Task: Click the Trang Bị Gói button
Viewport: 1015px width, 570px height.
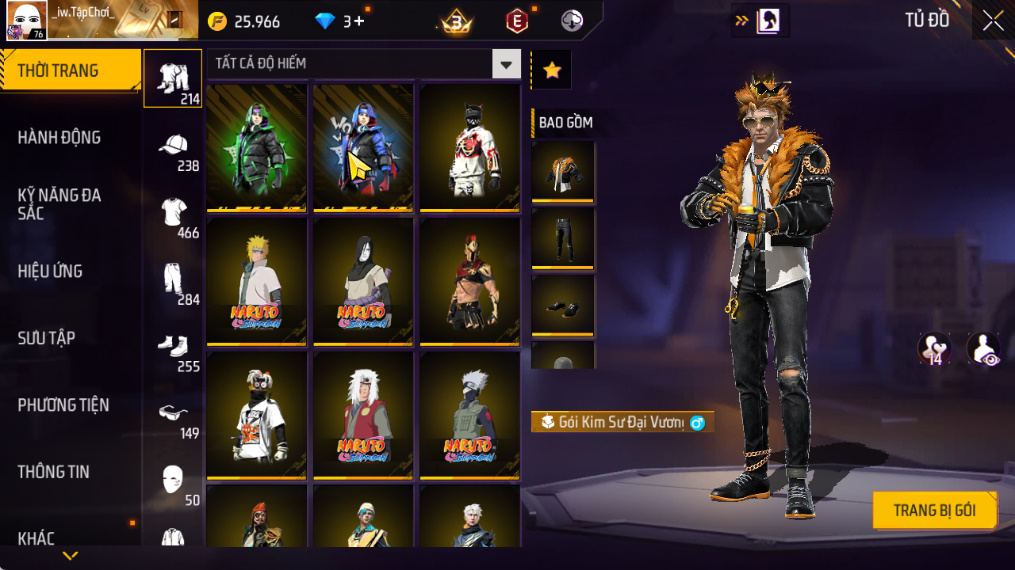Action: (x=935, y=510)
